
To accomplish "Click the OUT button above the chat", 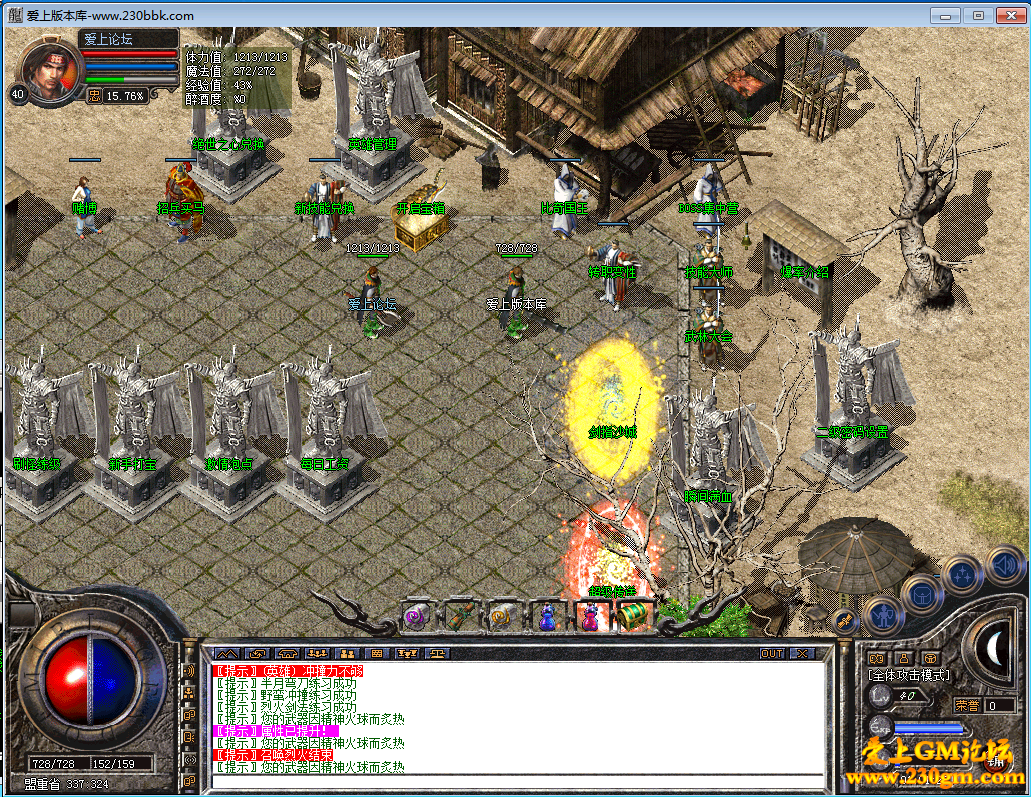I will [771, 653].
